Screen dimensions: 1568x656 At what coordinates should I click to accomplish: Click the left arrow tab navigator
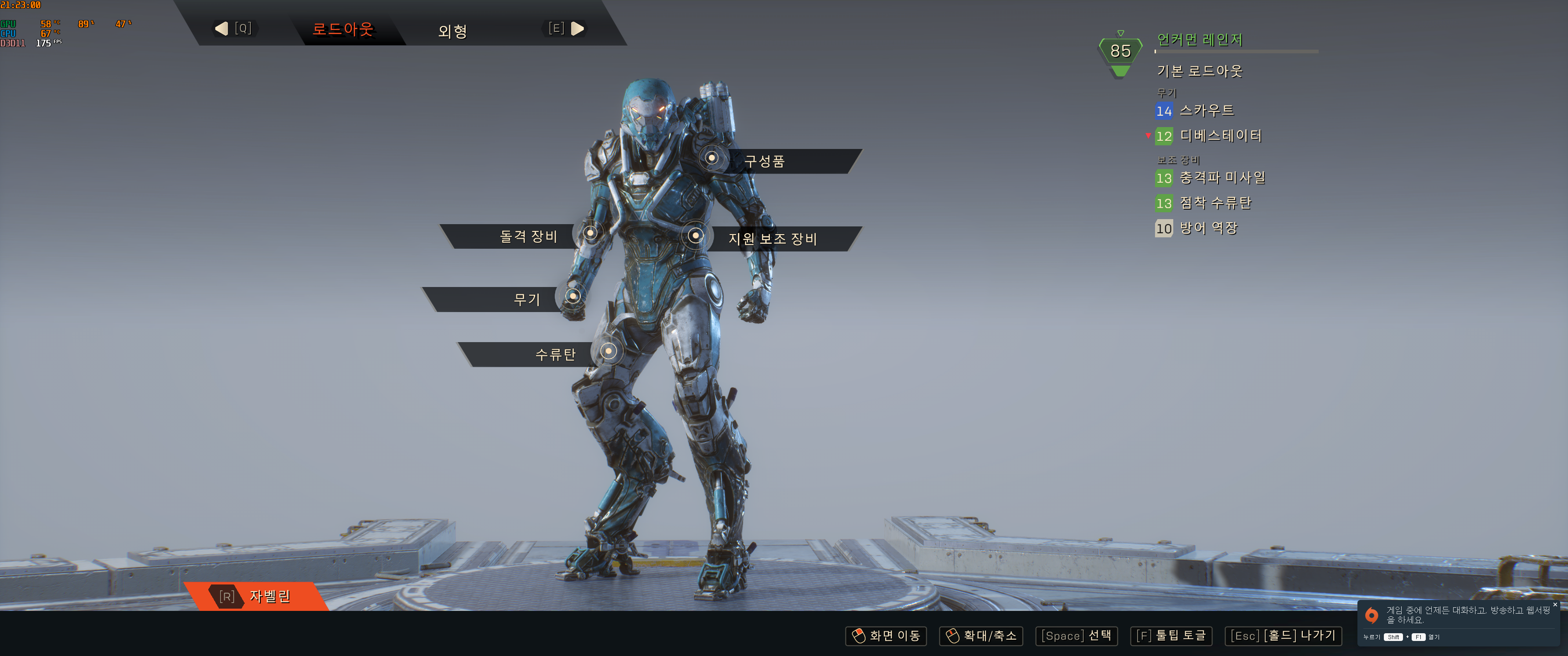[x=222, y=29]
